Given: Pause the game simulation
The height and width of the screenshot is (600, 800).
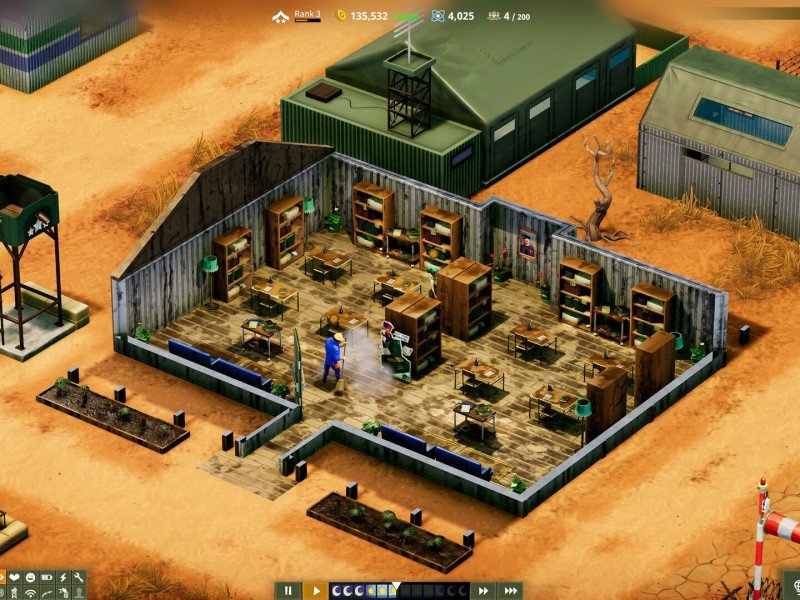Looking at the screenshot, I should [287, 591].
